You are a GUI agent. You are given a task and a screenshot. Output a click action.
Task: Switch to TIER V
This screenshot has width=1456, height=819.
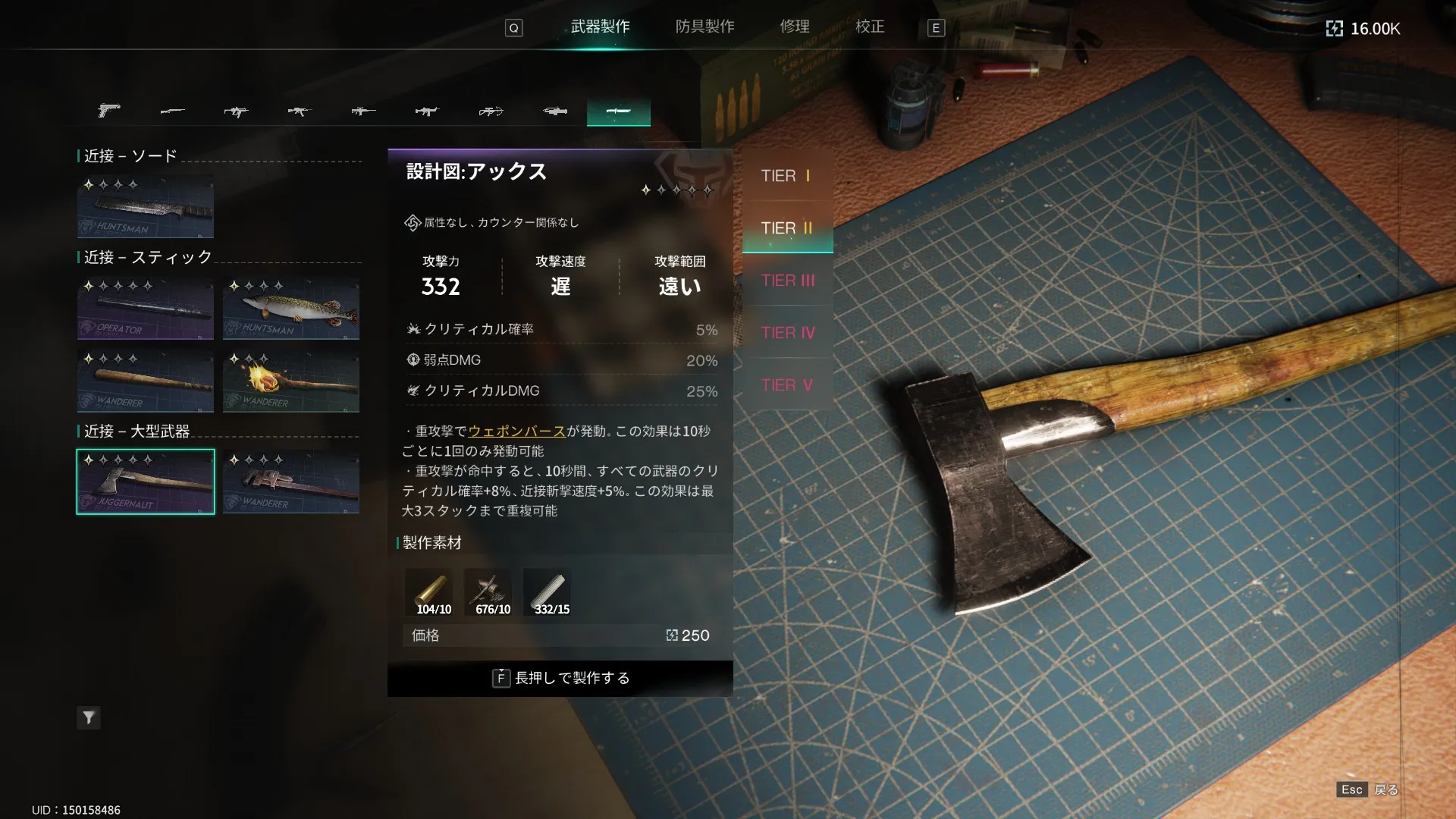[x=787, y=385]
